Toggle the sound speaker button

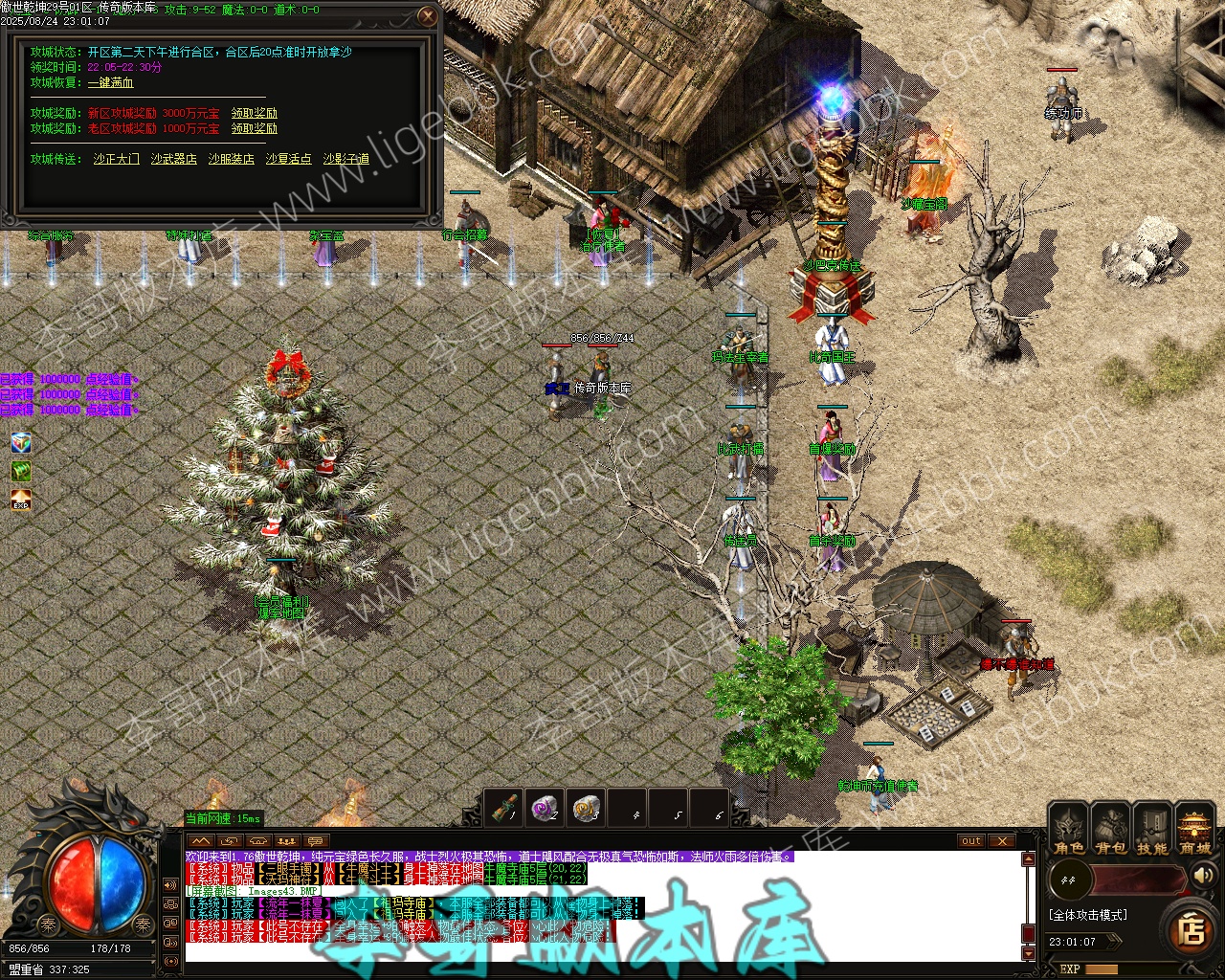(x=1202, y=876)
